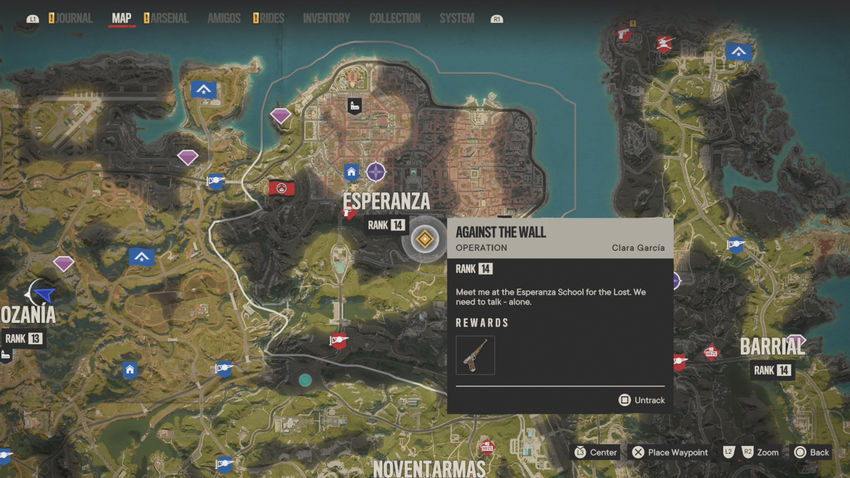Image resolution: width=850 pixels, height=478 pixels.
Task: Switch to the Collection tab
Action: coord(394,18)
